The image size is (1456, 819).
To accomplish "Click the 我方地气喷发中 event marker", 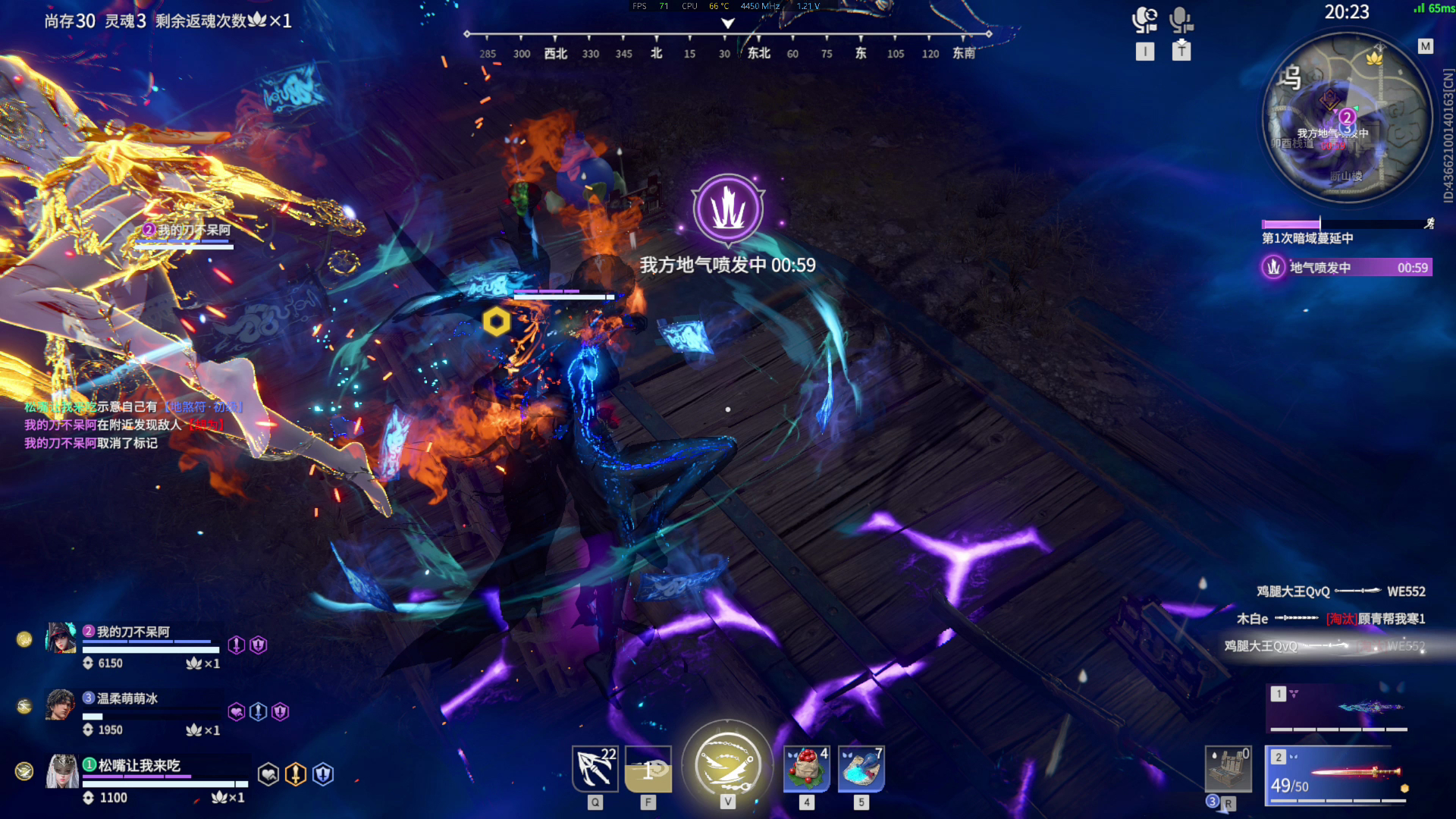I will [728, 209].
